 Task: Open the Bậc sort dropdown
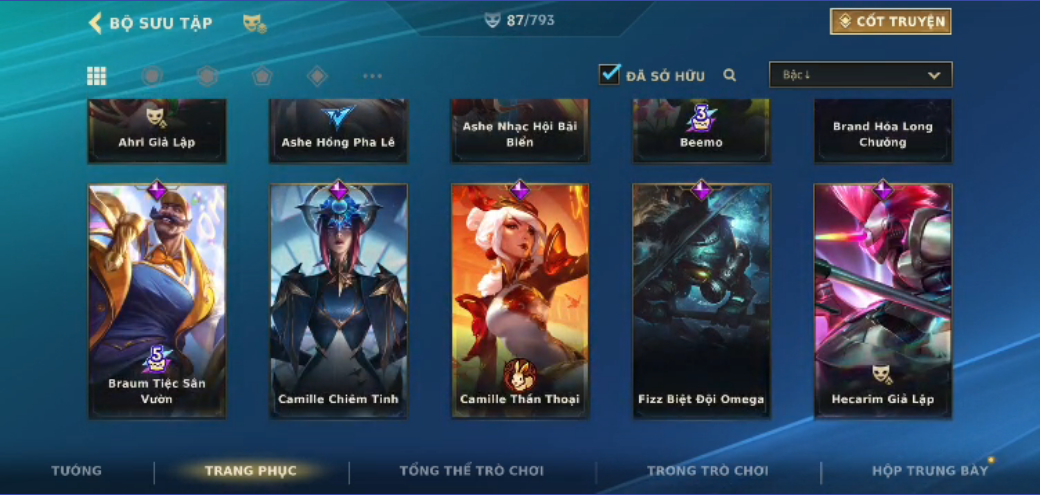point(860,75)
